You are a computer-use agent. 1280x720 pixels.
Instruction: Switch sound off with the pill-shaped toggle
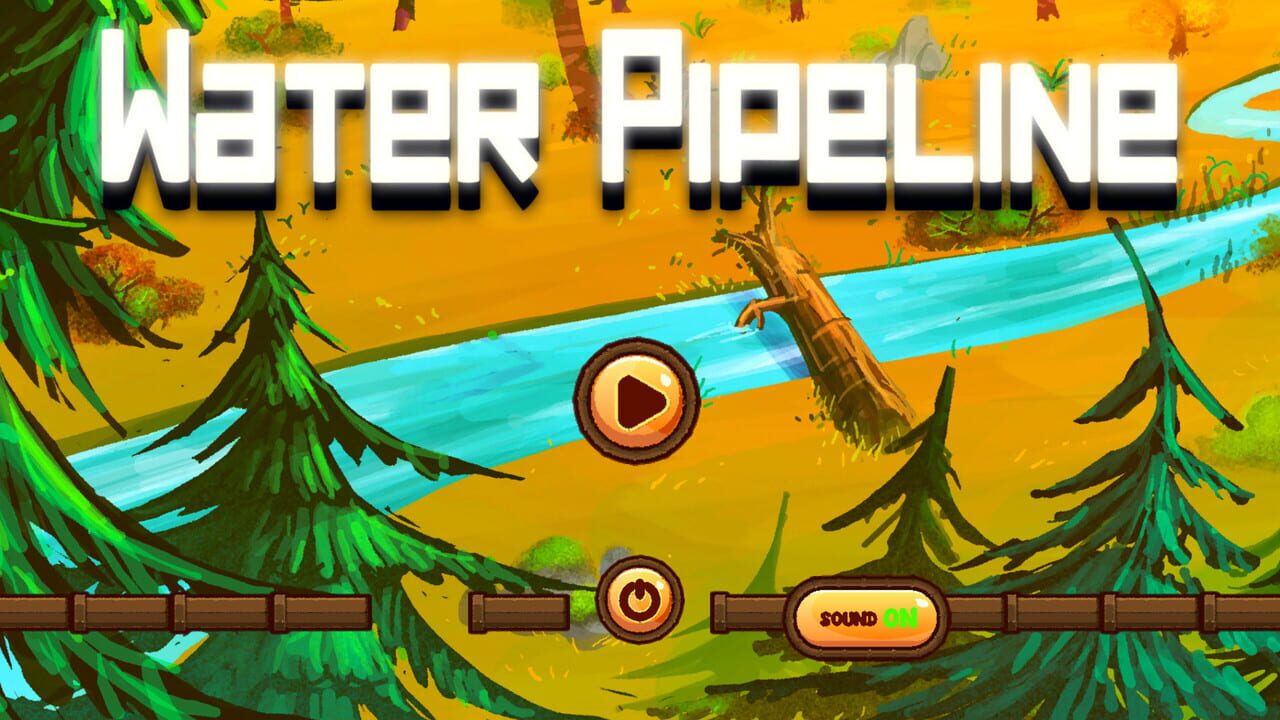tap(866, 617)
